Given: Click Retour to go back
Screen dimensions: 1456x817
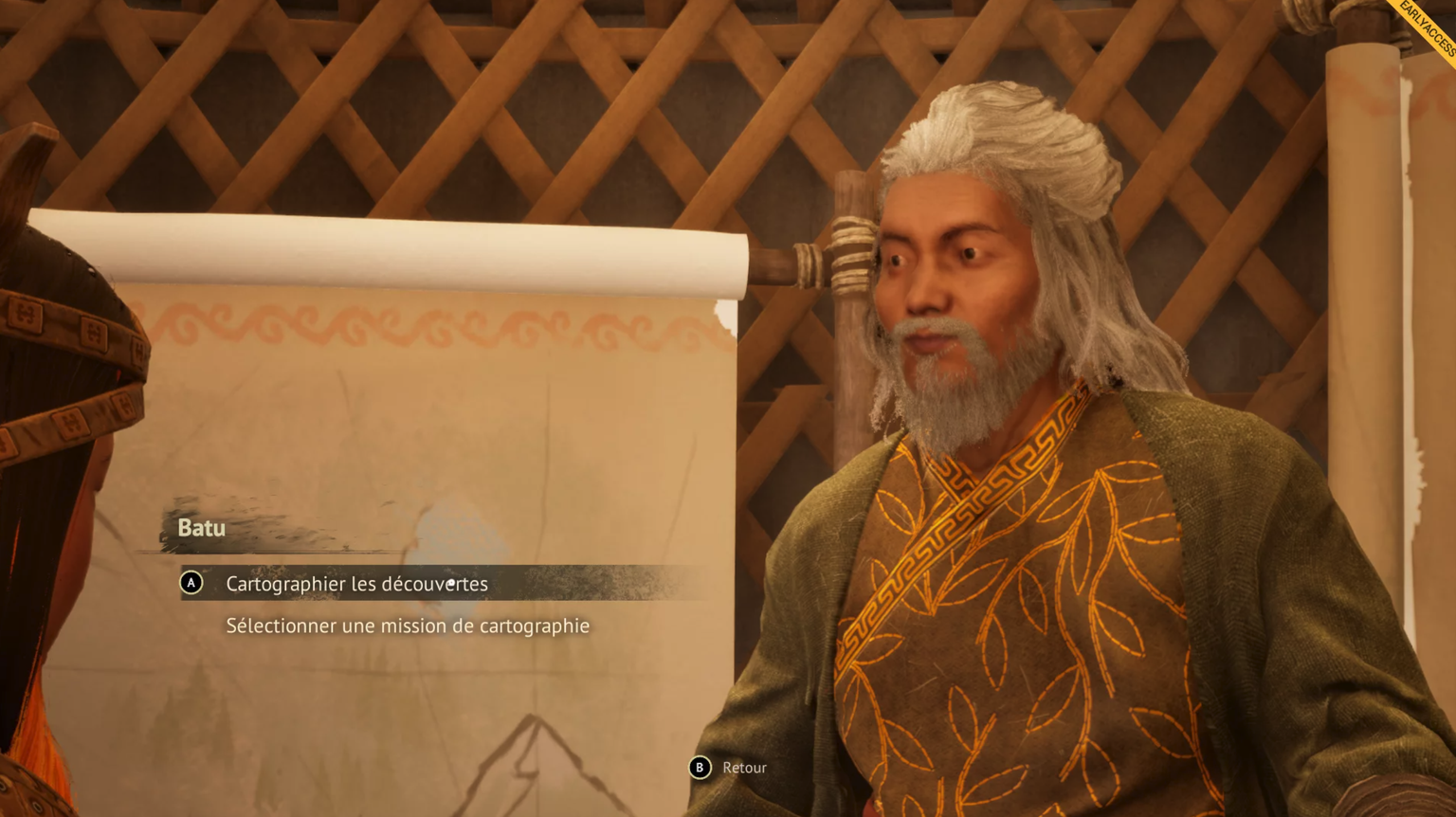Looking at the screenshot, I should pyautogui.click(x=743, y=768).
